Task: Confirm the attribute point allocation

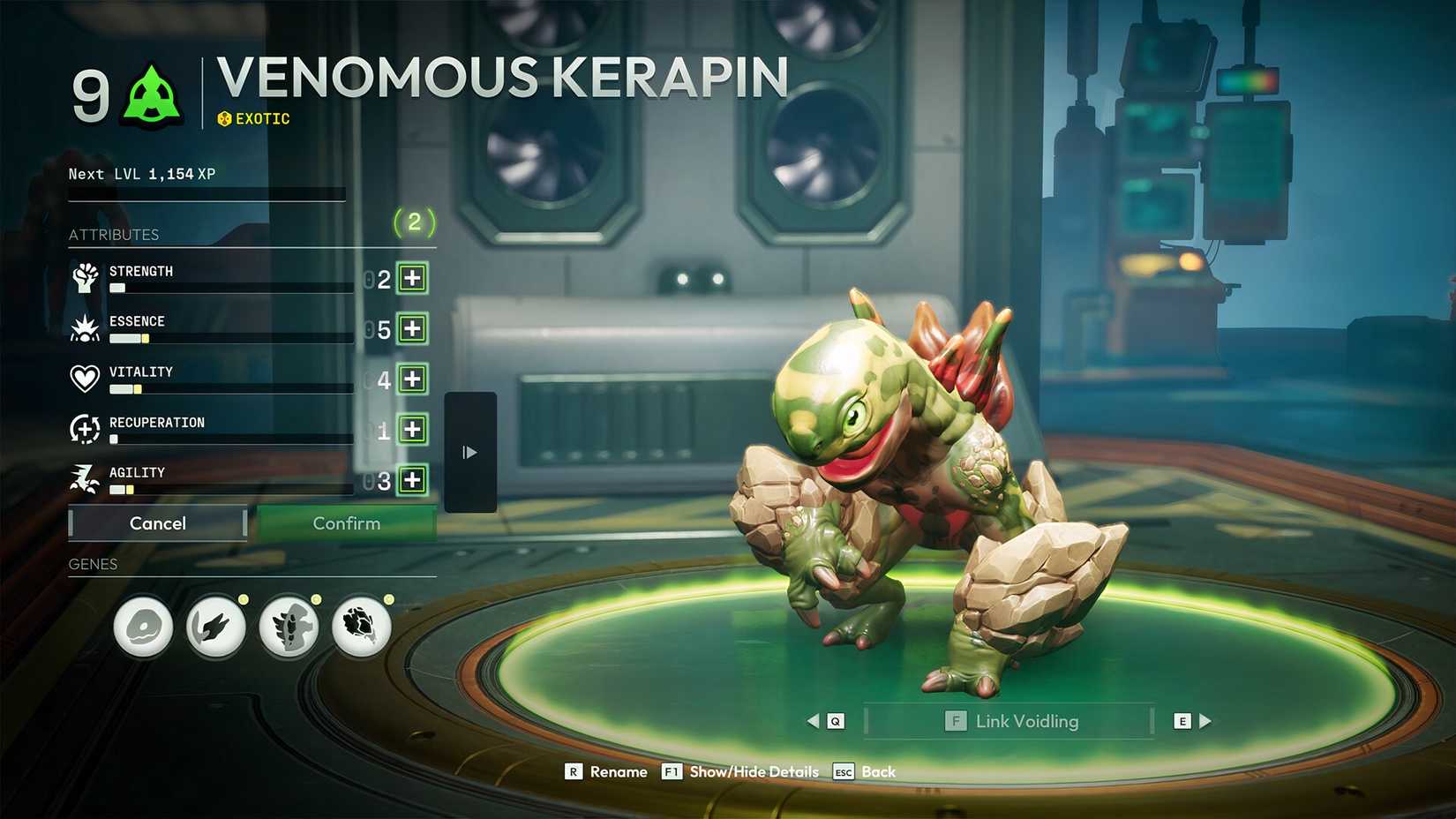Action: click(x=347, y=522)
